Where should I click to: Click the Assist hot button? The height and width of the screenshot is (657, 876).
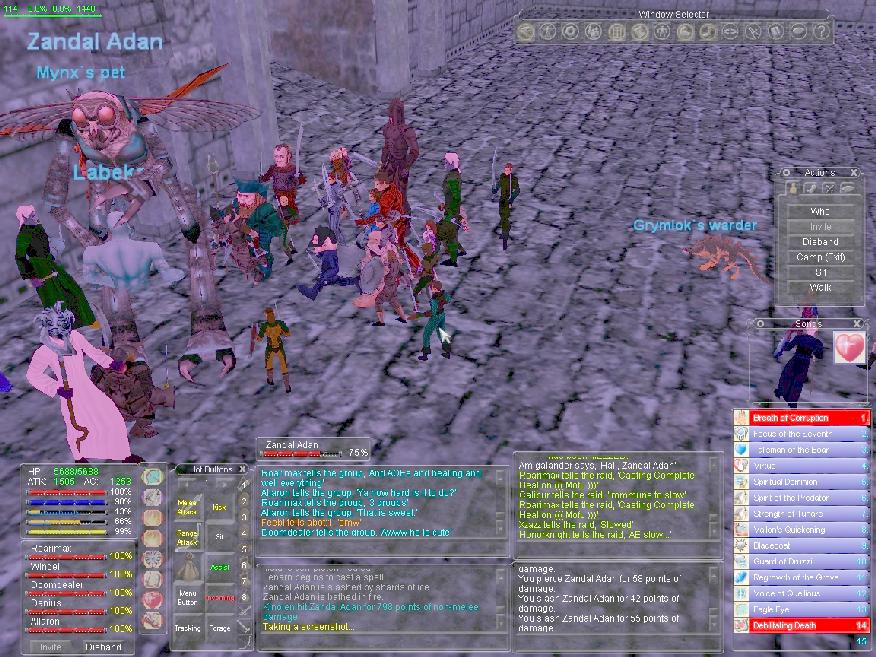pyautogui.click(x=220, y=566)
